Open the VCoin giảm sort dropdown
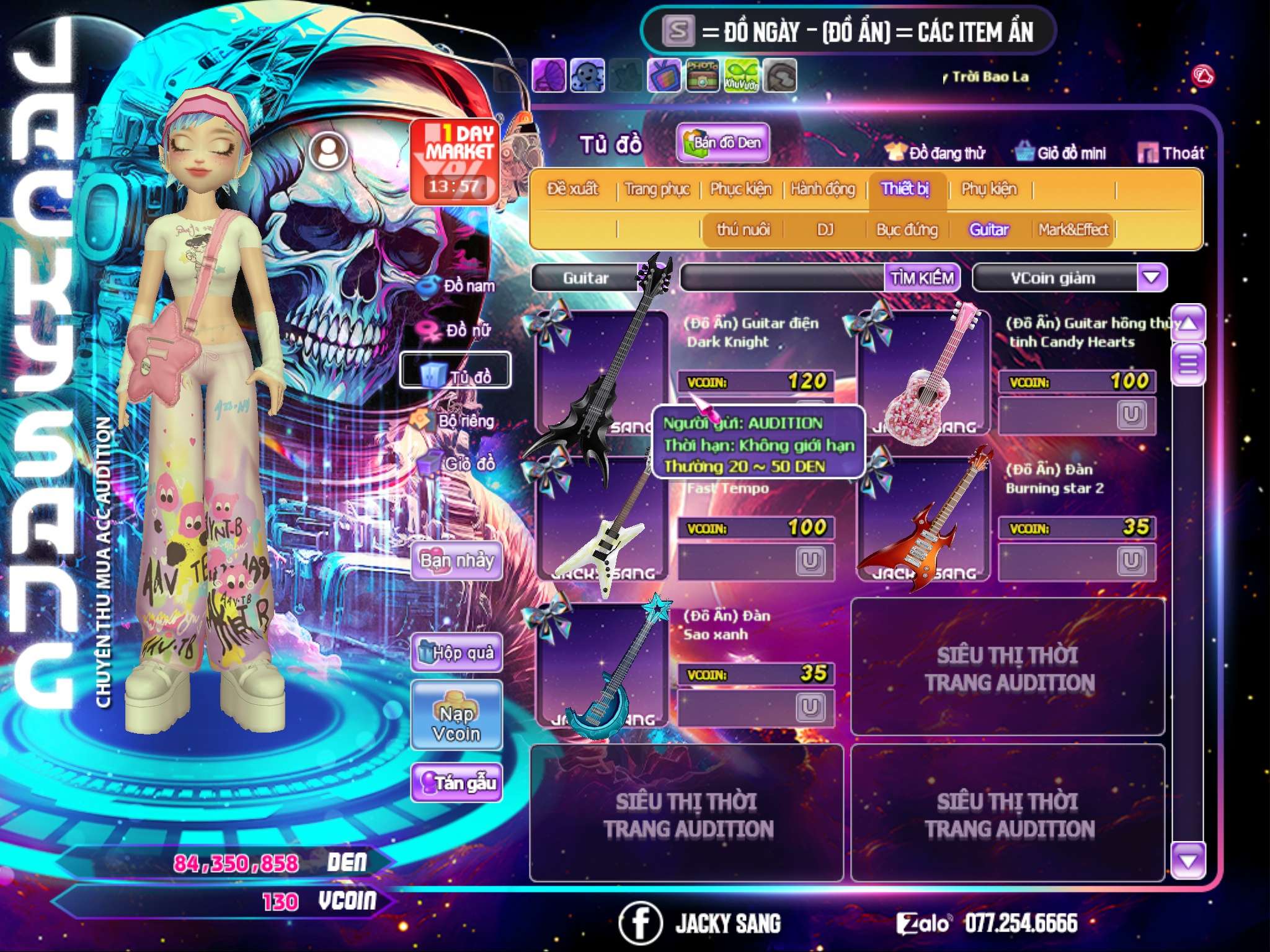 pos(1152,277)
